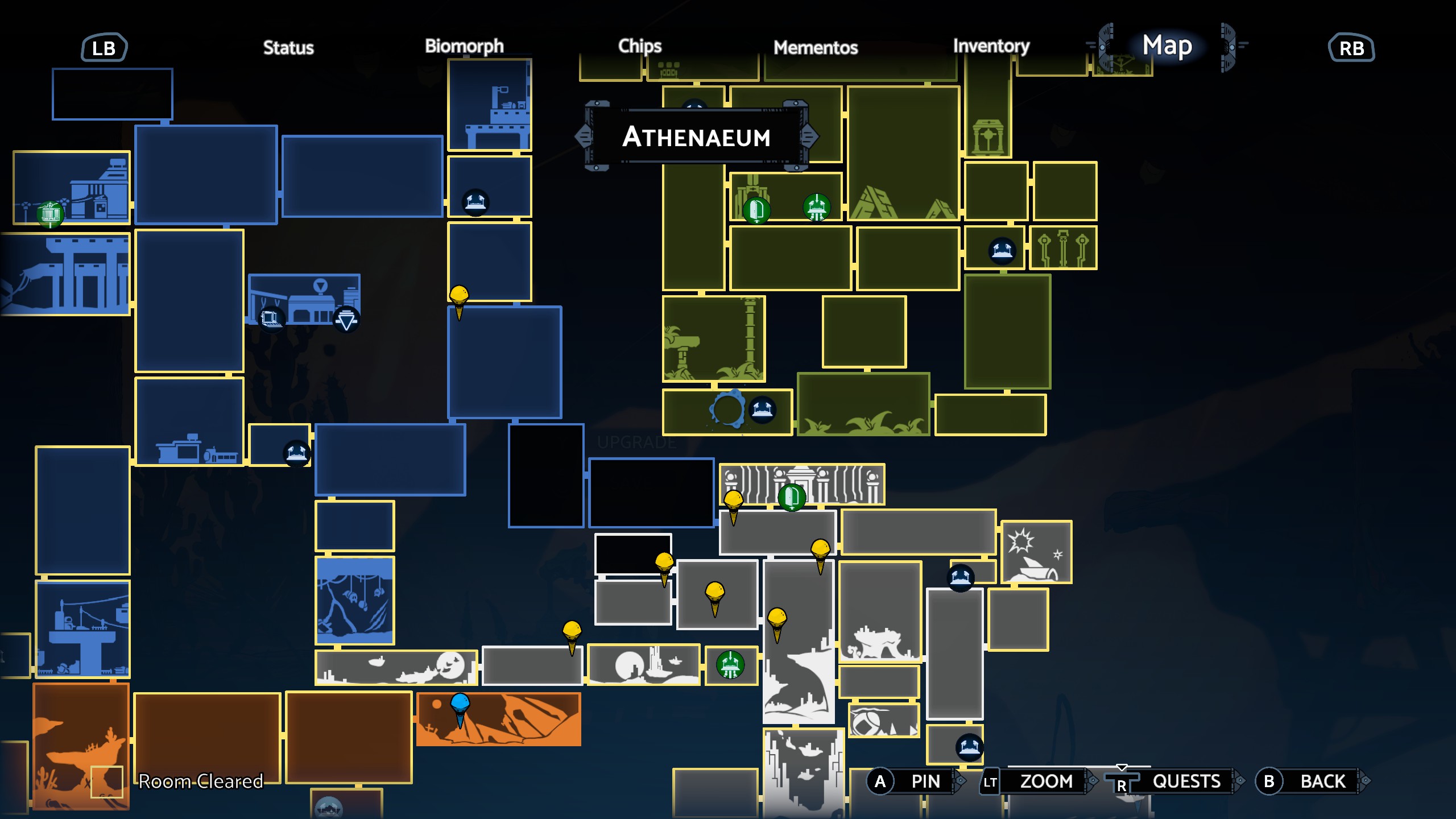
Task: Click the green door icon inside Athenaeum
Action: click(756, 209)
